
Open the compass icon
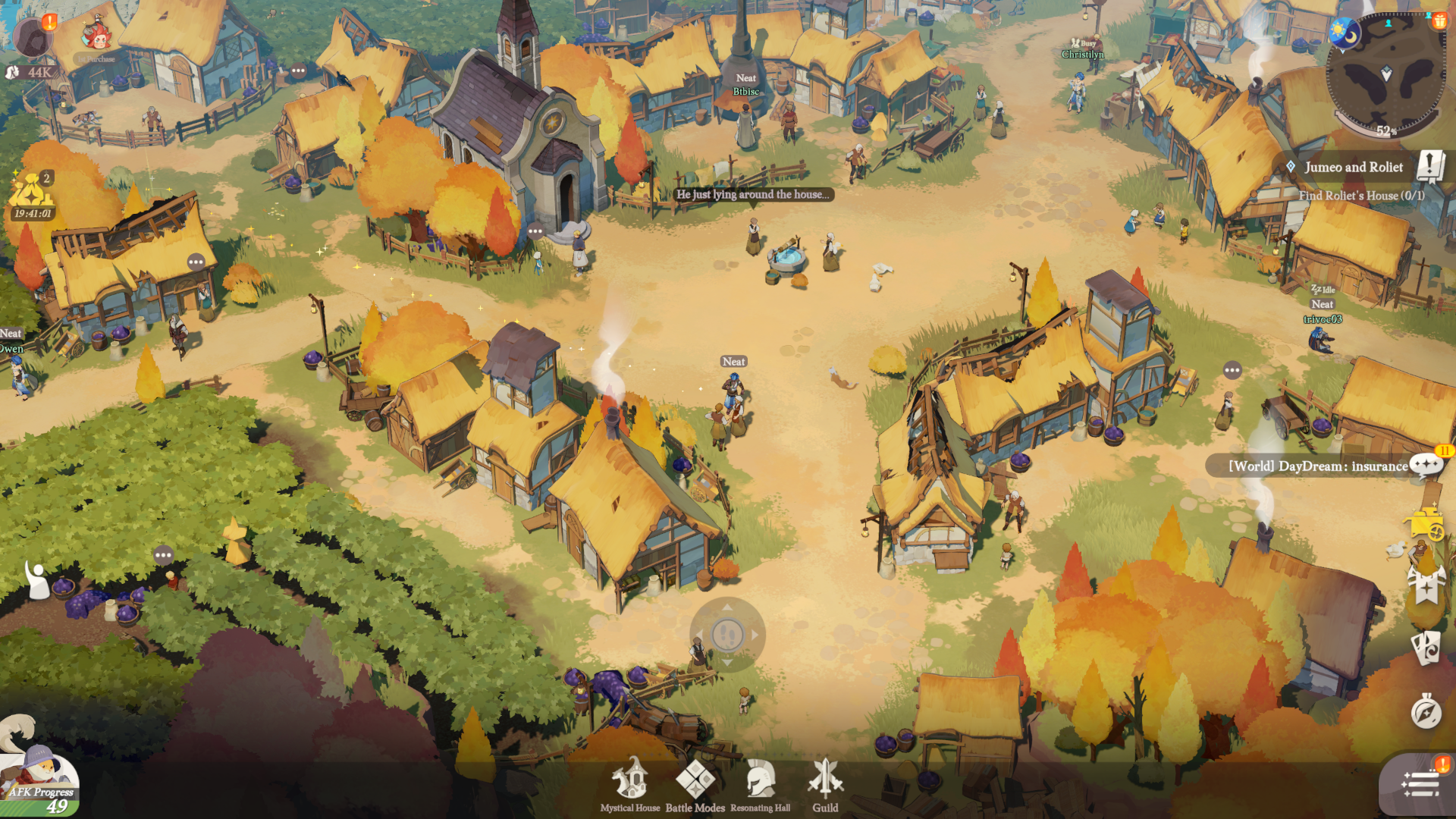pyautogui.click(x=1426, y=713)
